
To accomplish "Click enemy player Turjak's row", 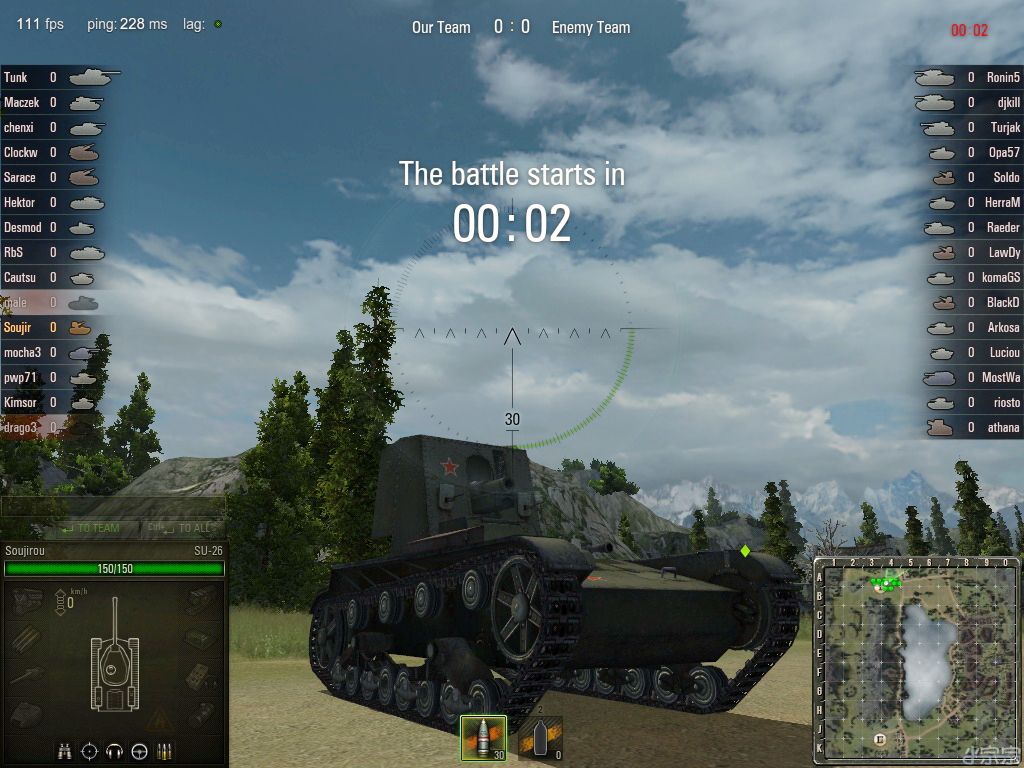I will tap(968, 127).
